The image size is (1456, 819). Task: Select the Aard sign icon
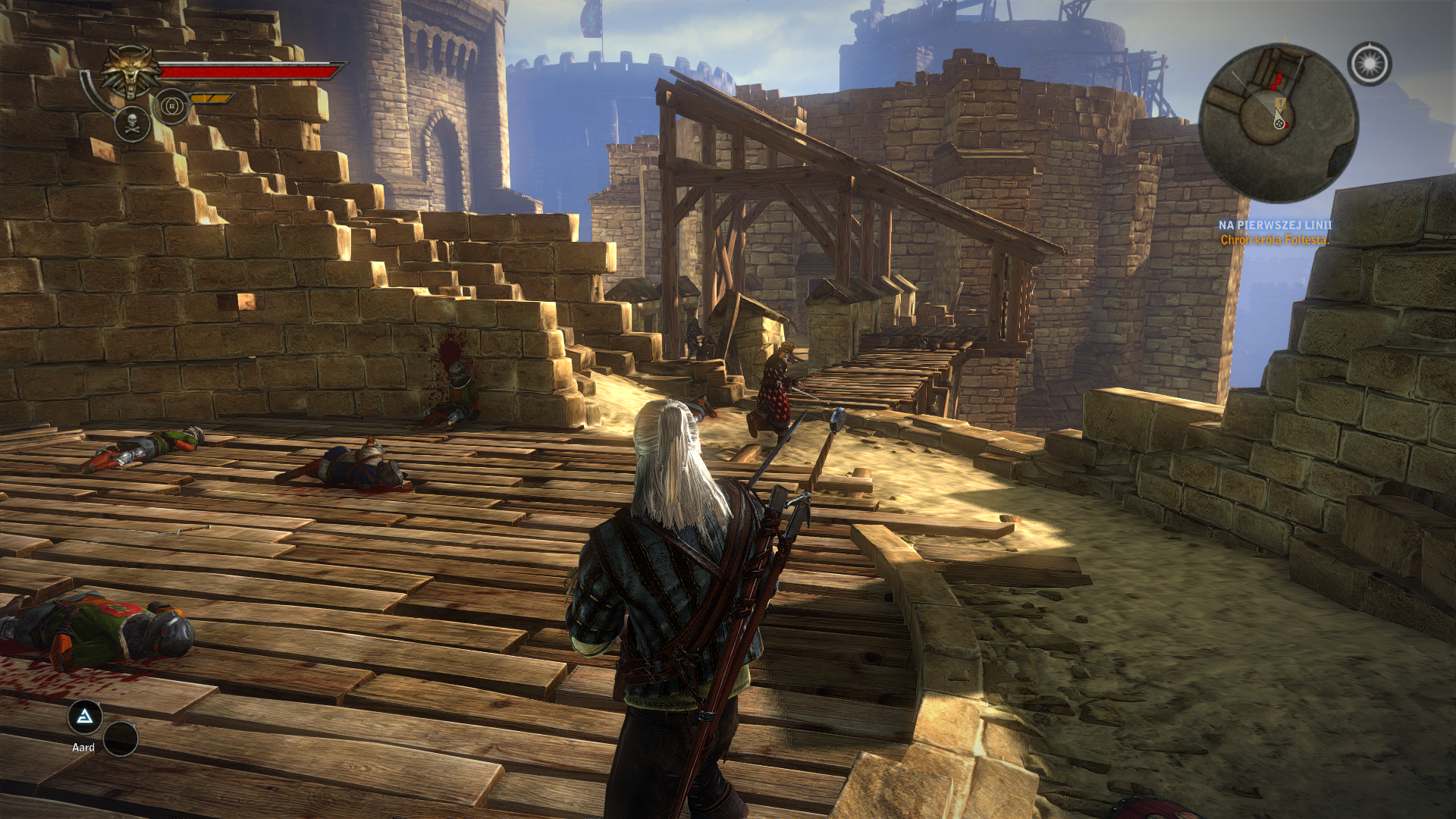pos(85,716)
